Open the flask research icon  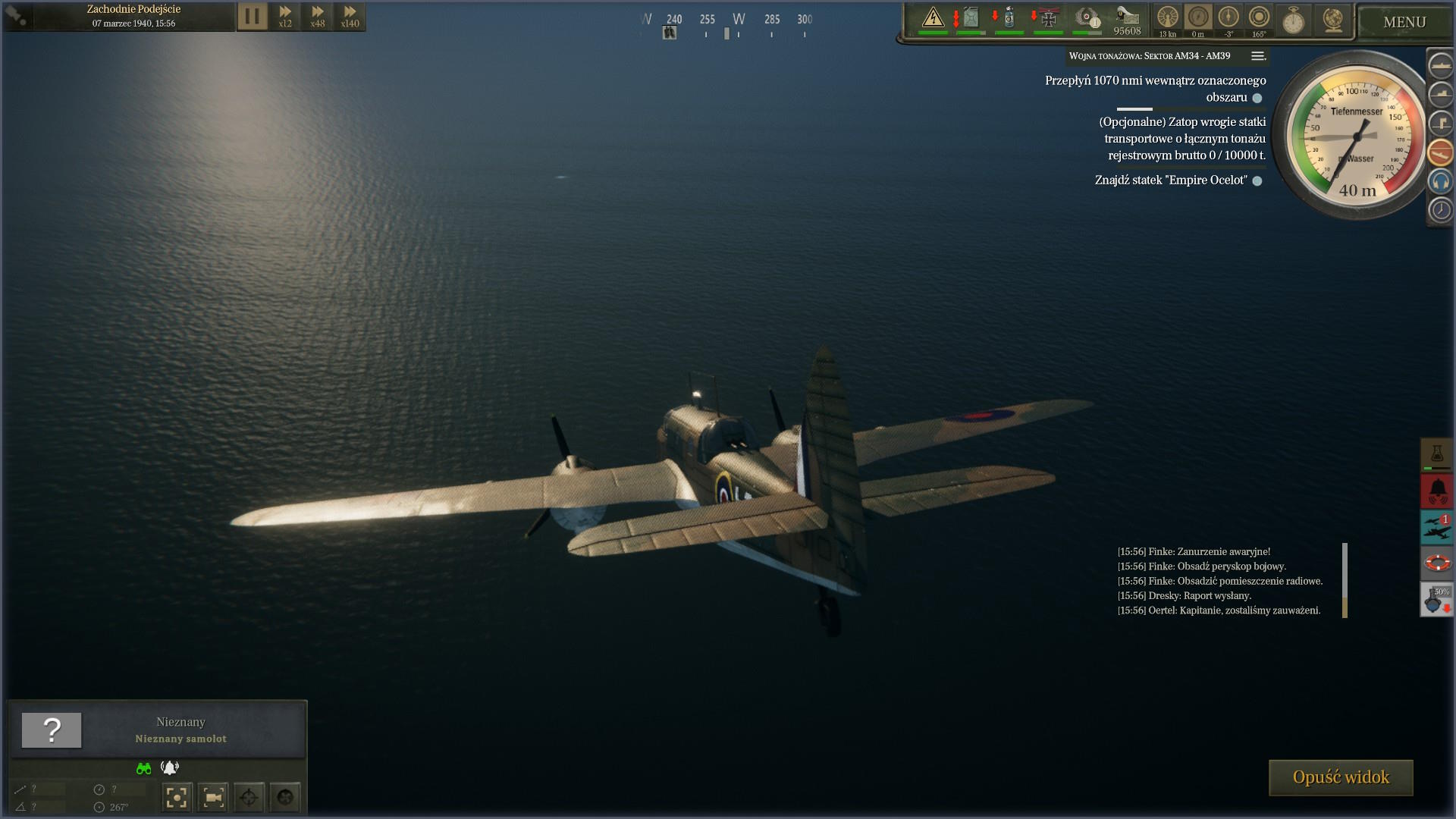[x=1436, y=454]
